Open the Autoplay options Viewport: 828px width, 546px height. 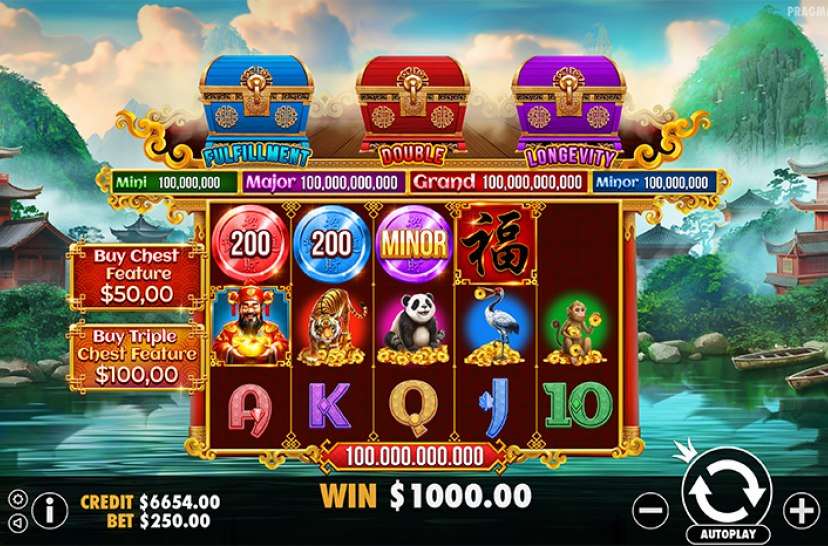click(x=726, y=534)
